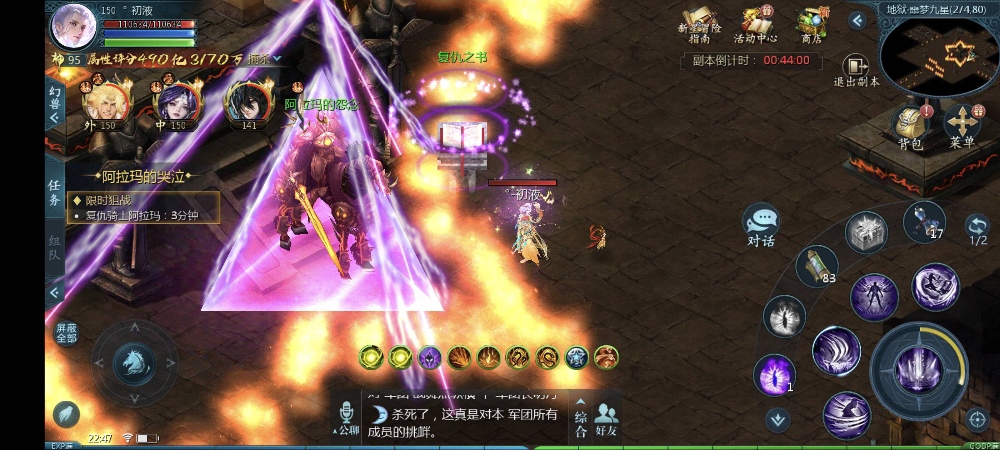The width and height of the screenshot is (1000, 450).
Task: Click 退出副本 to exit the dungeon
Action: point(856,70)
